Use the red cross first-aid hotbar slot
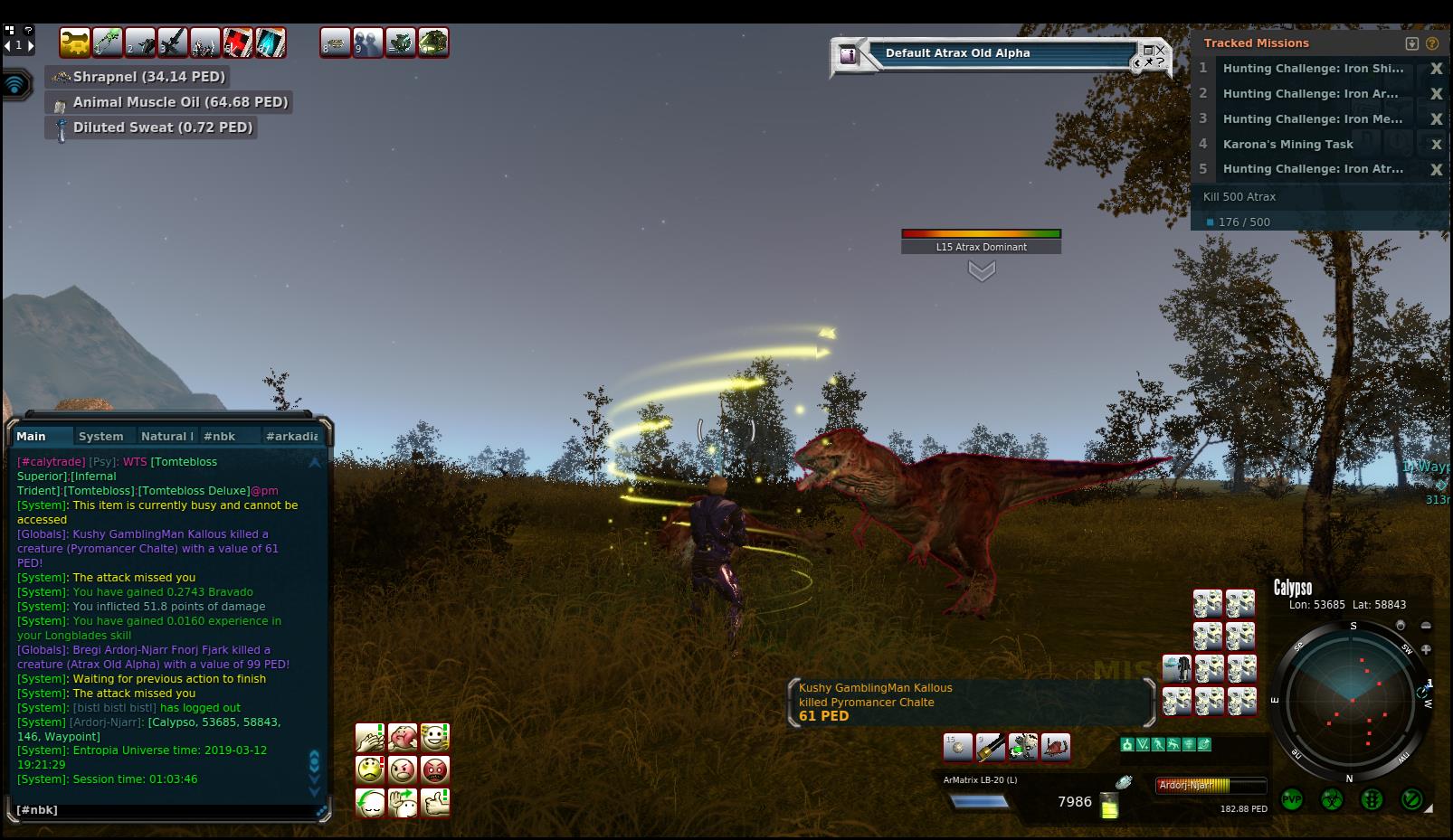The width and height of the screenshot is (1453, 840). coord(237,42)
